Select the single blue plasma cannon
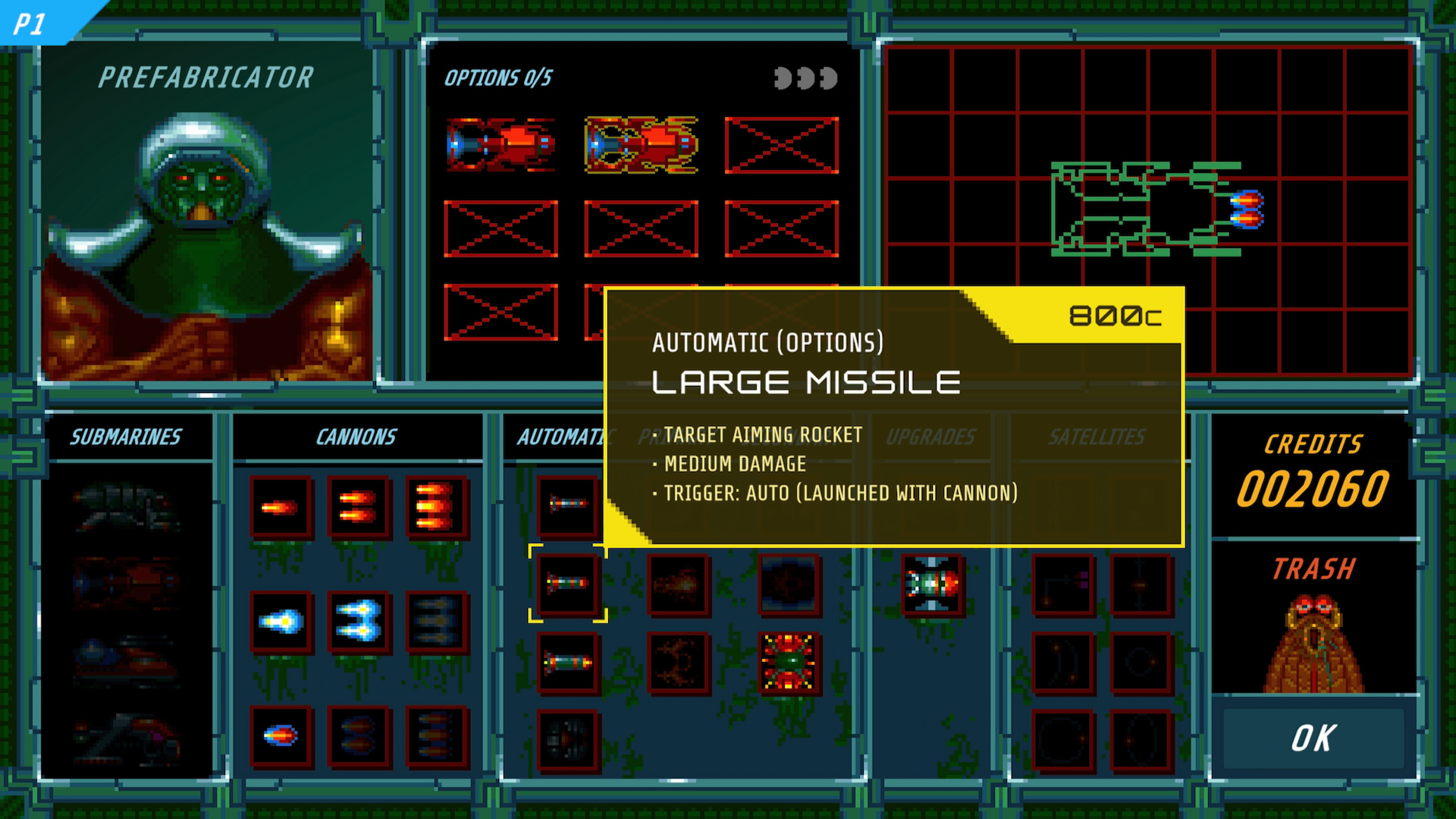Image resolution: width=1456 pixels, height=819 pixels. (281, 622)
